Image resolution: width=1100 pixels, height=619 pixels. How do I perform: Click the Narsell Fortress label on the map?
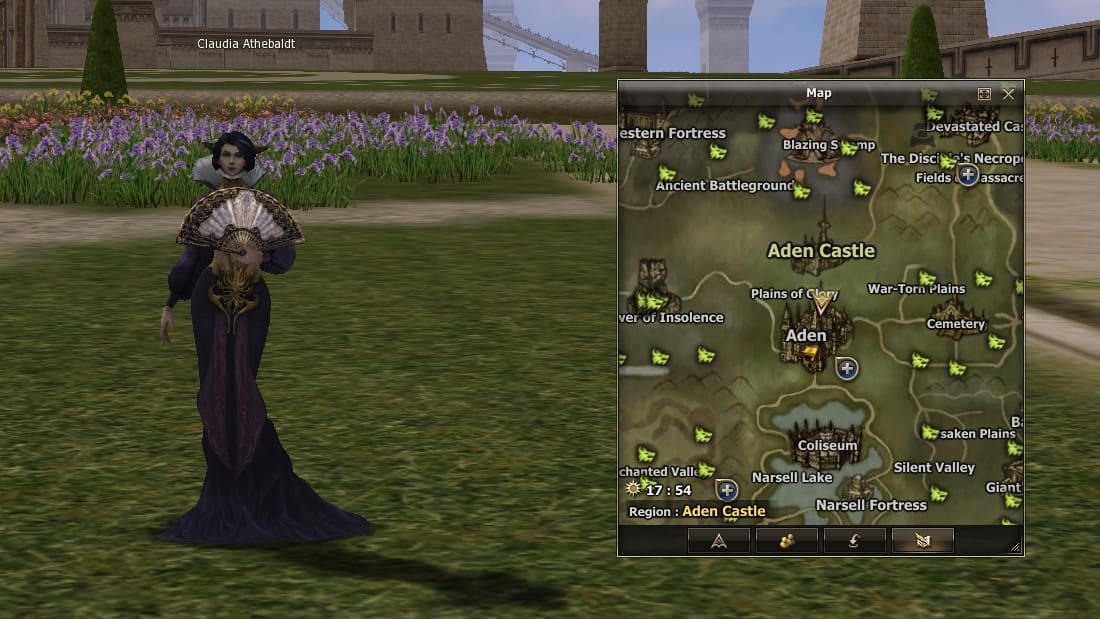tap(870, 505)
